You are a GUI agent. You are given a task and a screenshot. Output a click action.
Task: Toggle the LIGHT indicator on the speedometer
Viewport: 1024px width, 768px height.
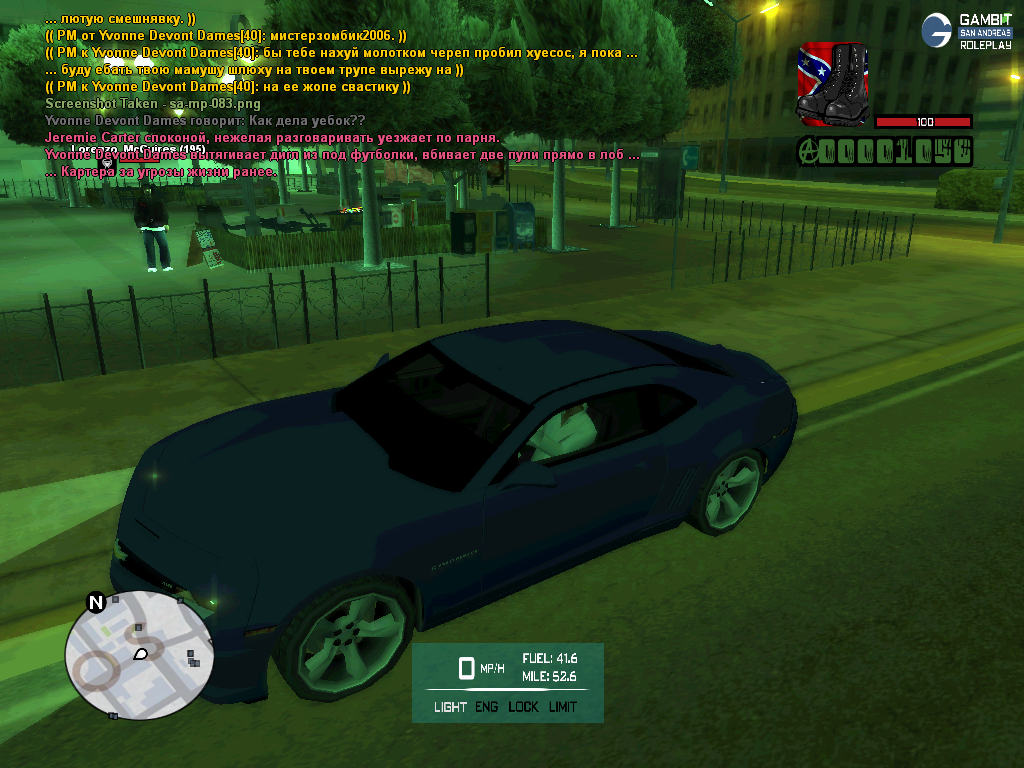tap(450, 707)
